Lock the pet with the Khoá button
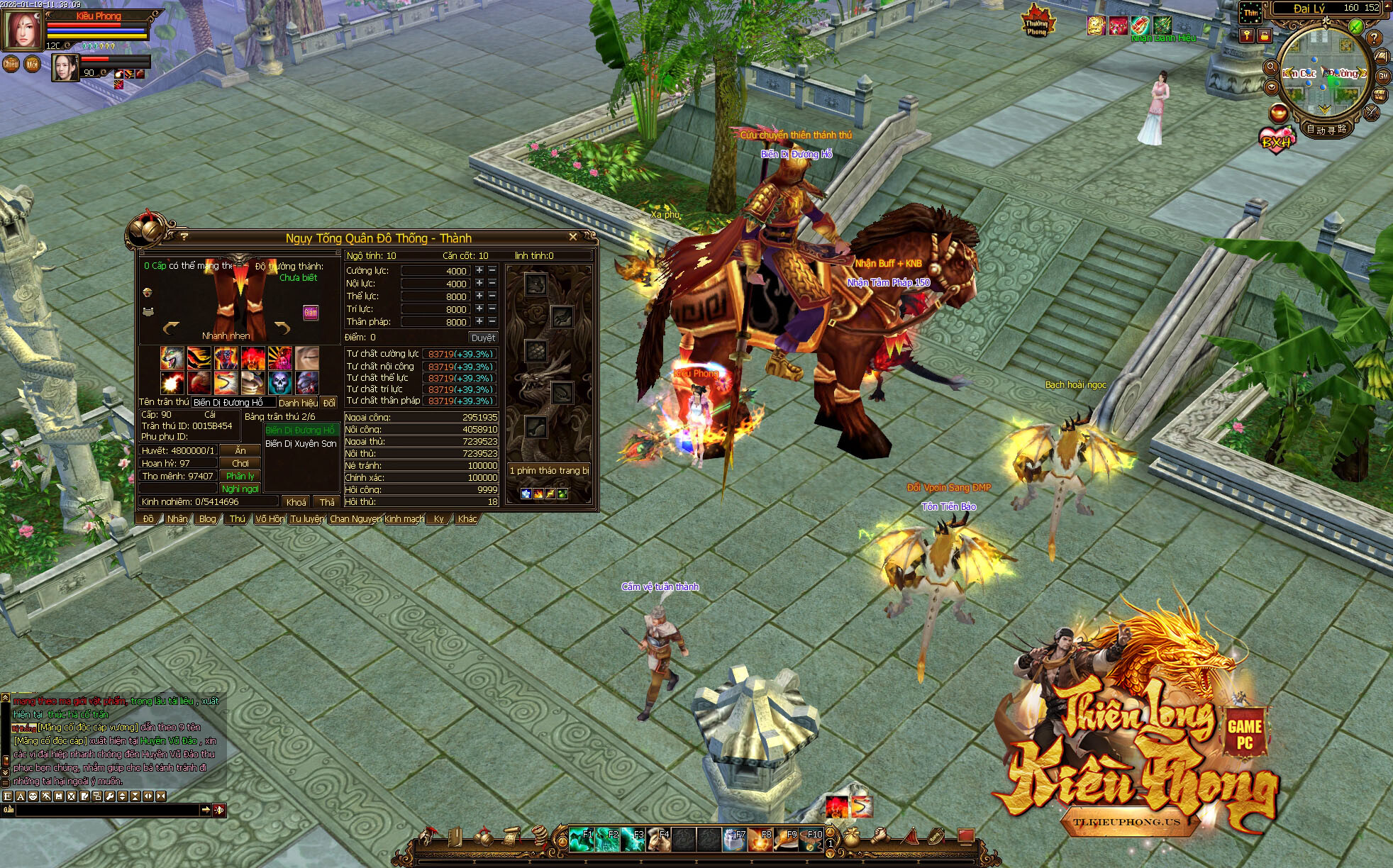Screen dimensions: 1393x868 coord(296,501)
